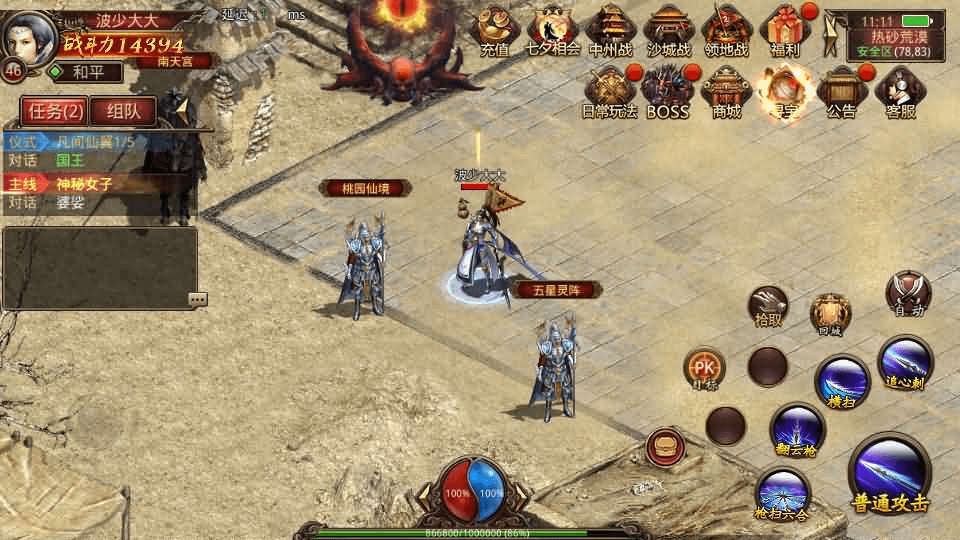Activate the 翻云枪 spear skill
This screenshot has width=960, height=540.
click(x=797, y=430)
